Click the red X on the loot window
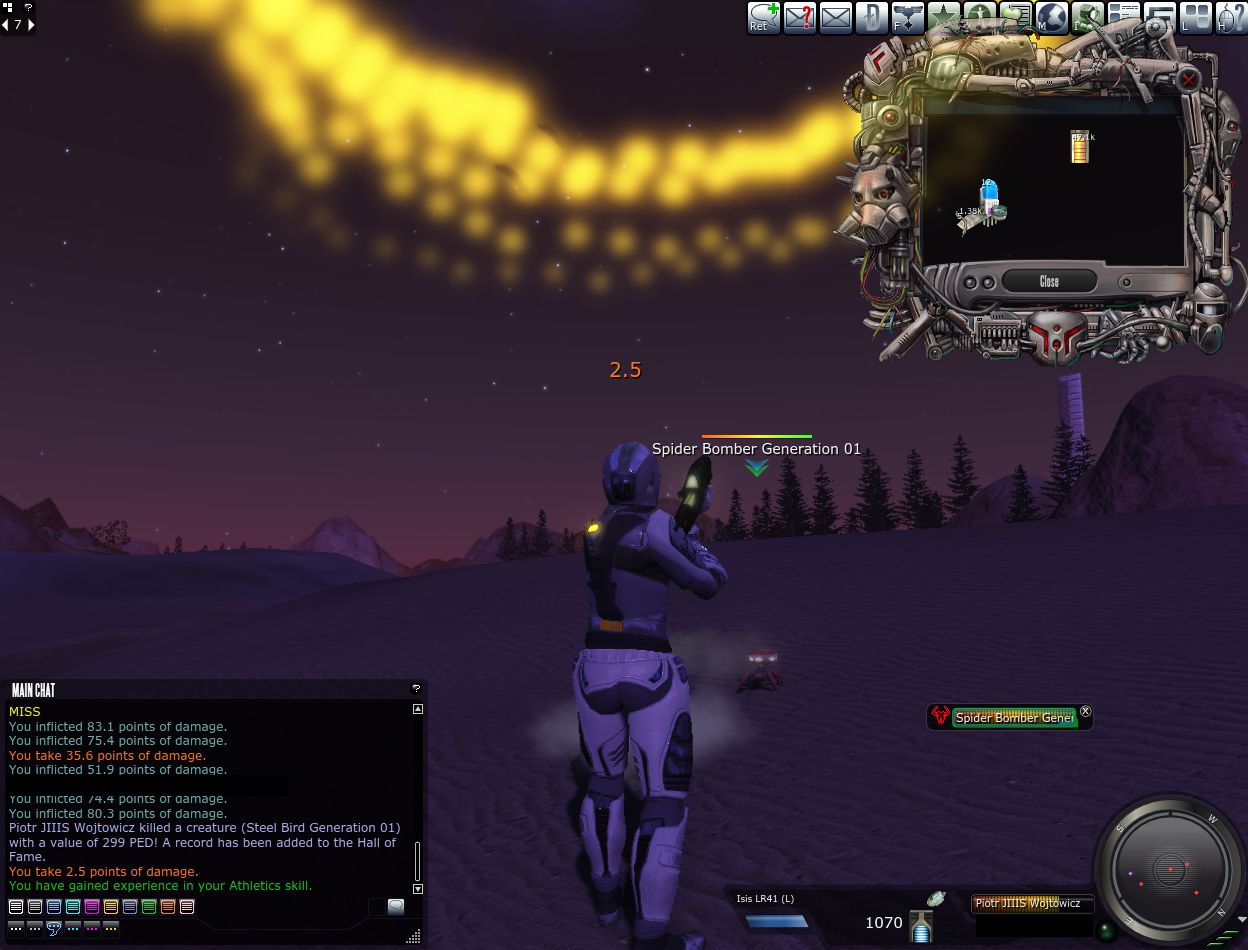Screen dimensions: 1248x950 (1188, 79)
